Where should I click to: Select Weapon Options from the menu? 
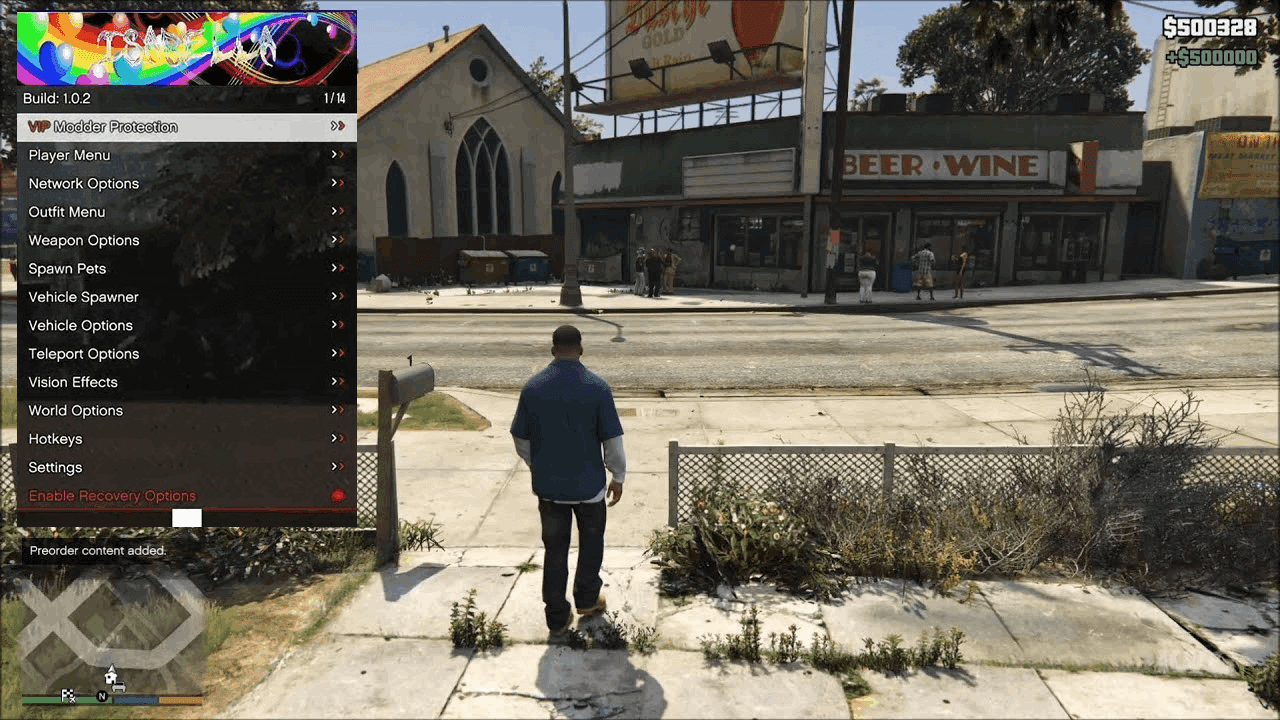point(84,240)
